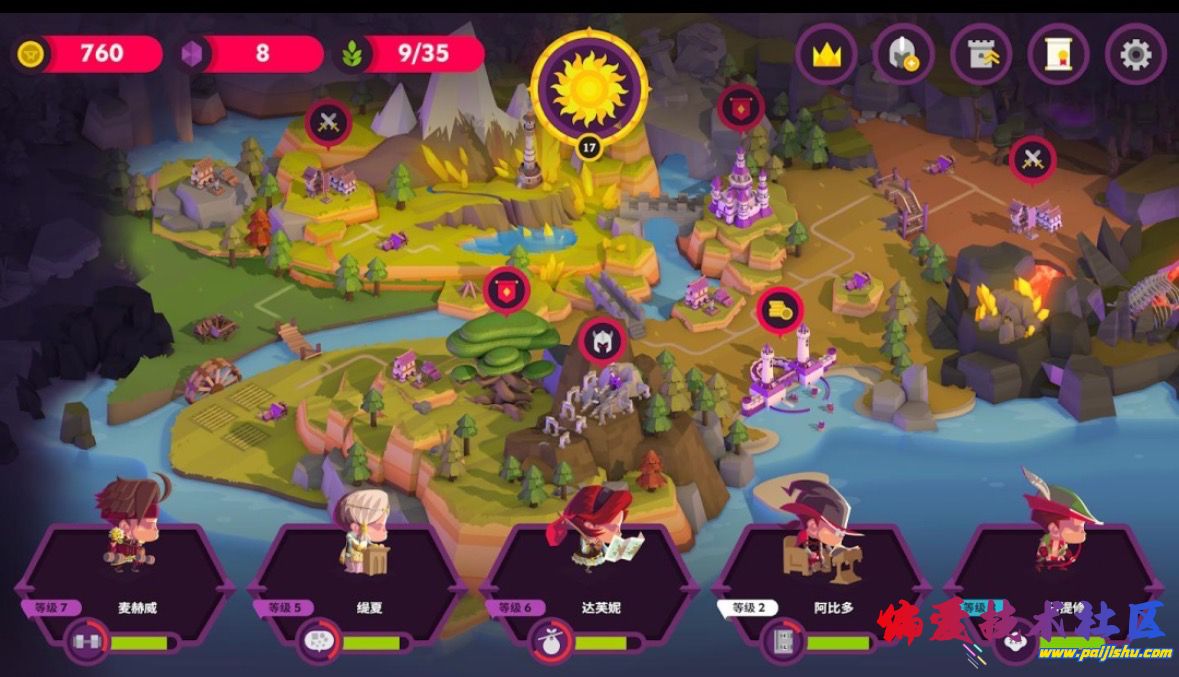Open the recruit hero helmet button
Screen dimensions: 1179x677
(x=903, y=54)
